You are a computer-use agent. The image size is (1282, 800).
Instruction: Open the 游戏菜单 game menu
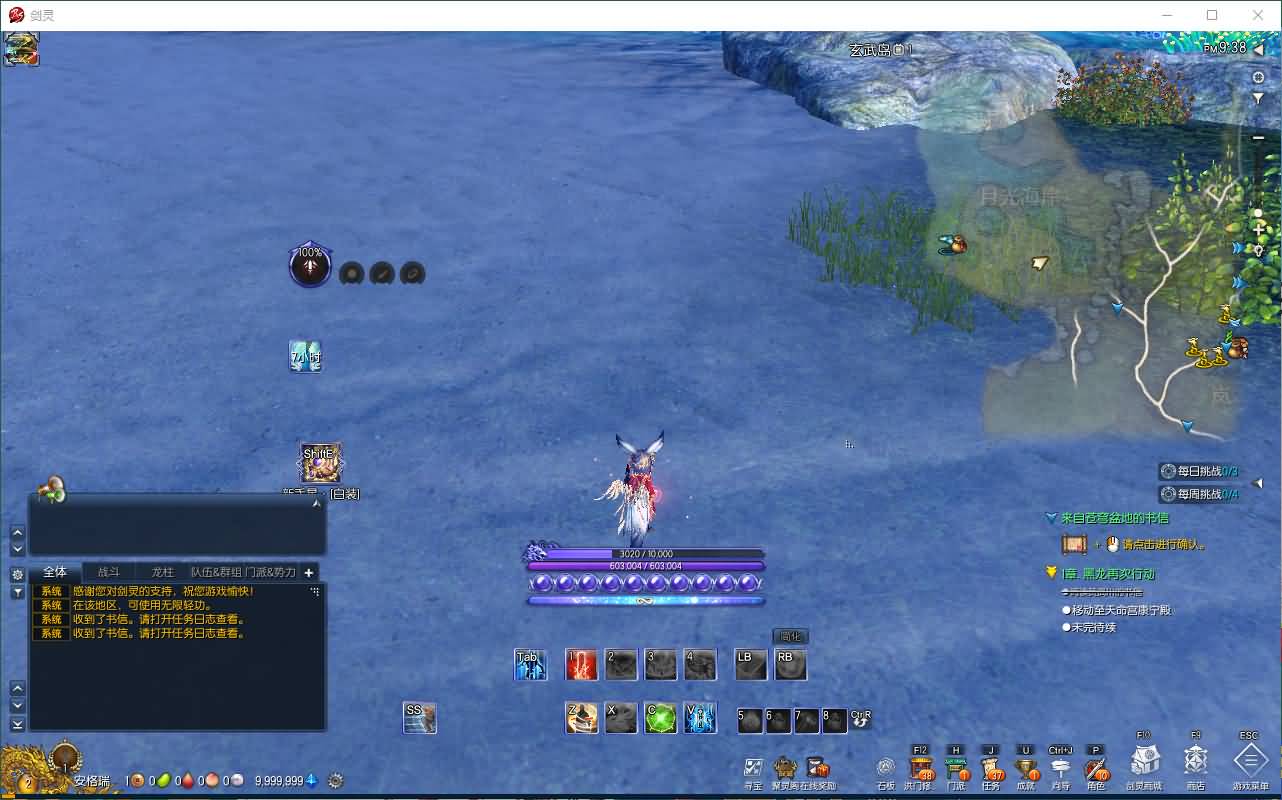click(x=1250, y=761)
